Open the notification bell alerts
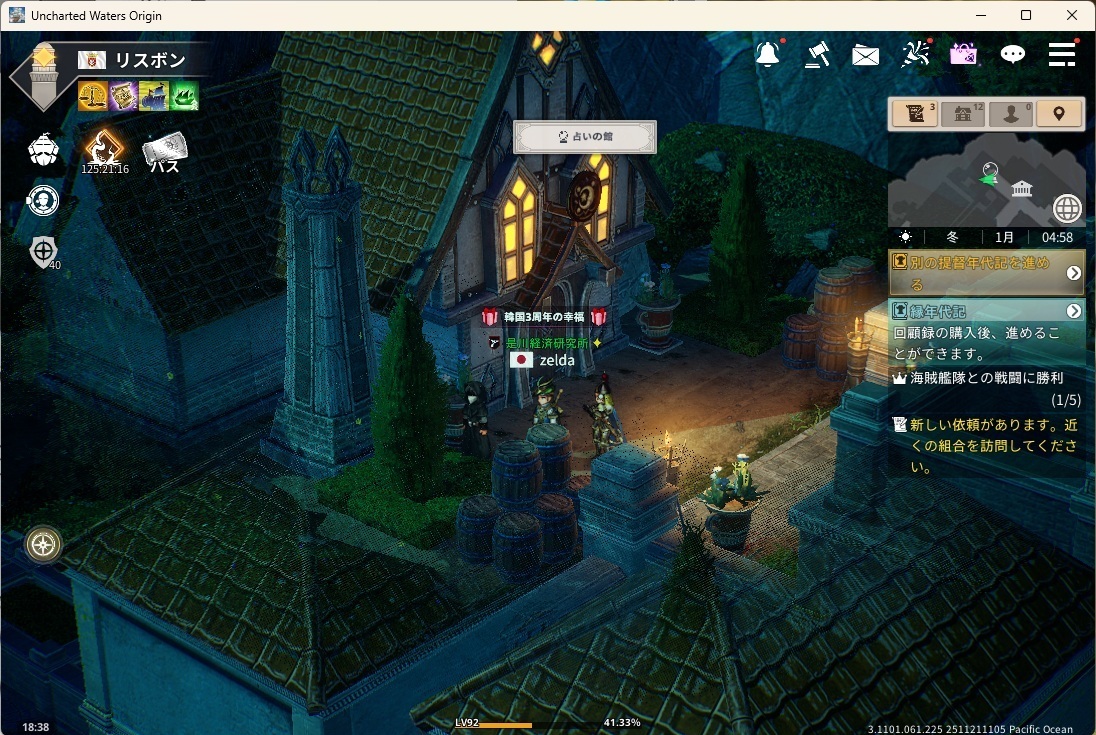 (x=768, y=55)
